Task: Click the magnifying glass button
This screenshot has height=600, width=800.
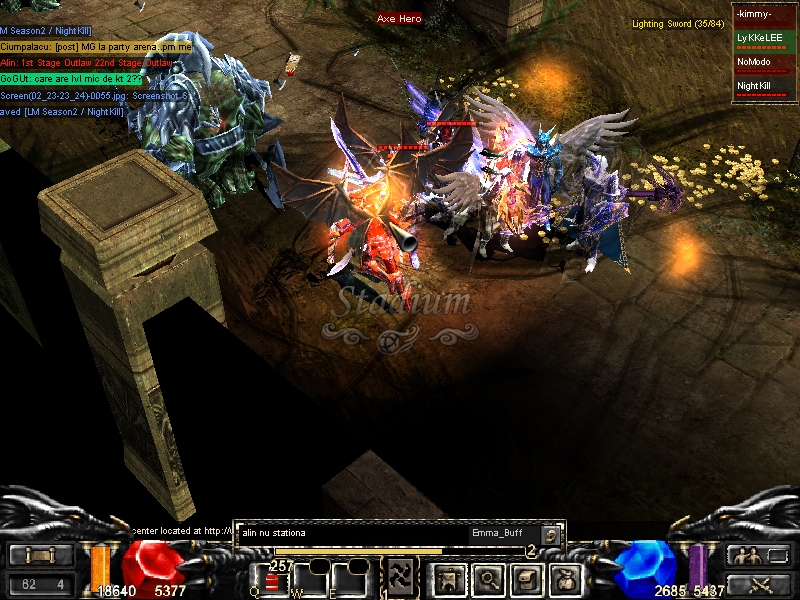Action: click(487, 579)
